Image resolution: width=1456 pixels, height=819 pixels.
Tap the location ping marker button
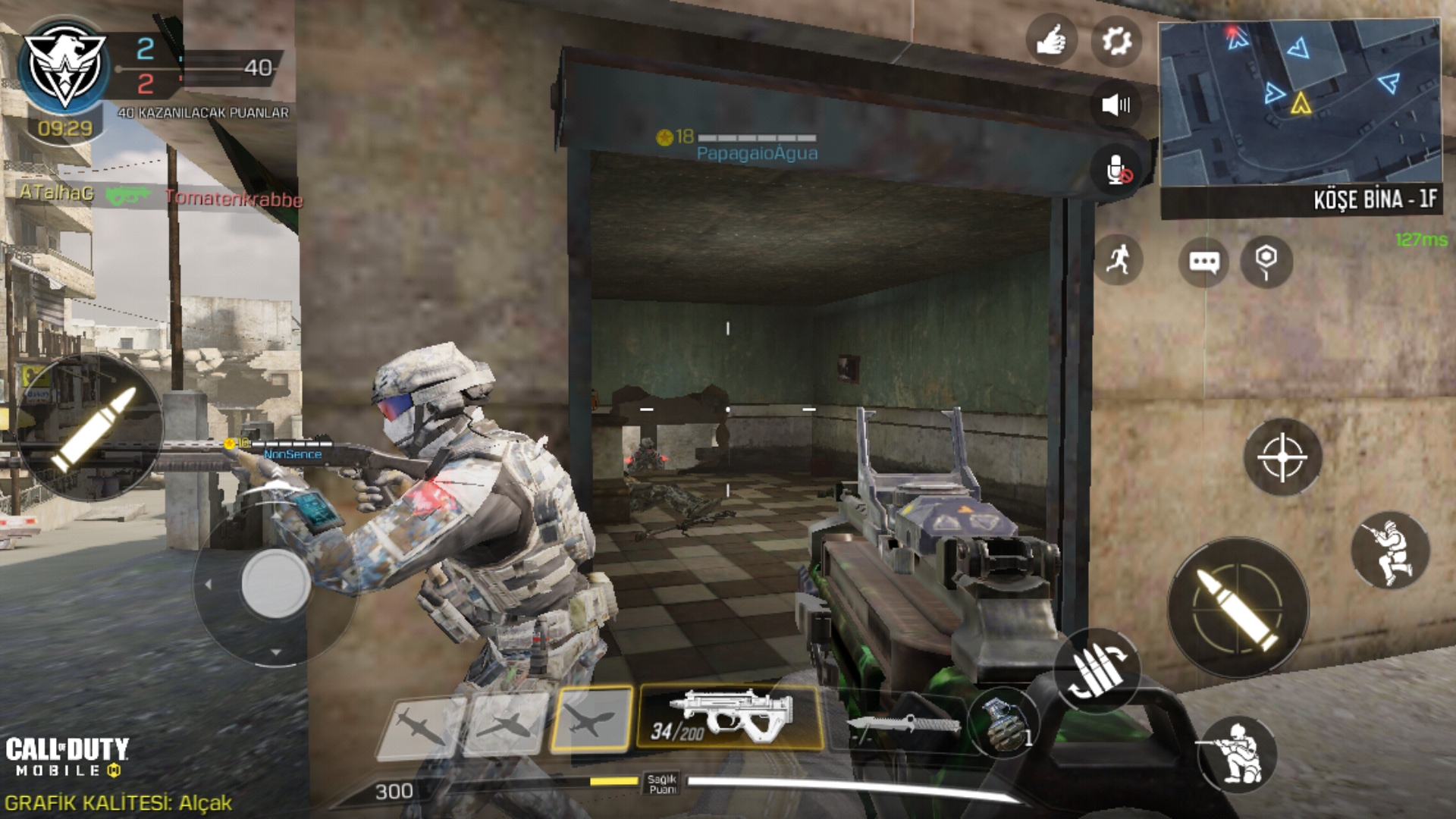coord(1266,262)
